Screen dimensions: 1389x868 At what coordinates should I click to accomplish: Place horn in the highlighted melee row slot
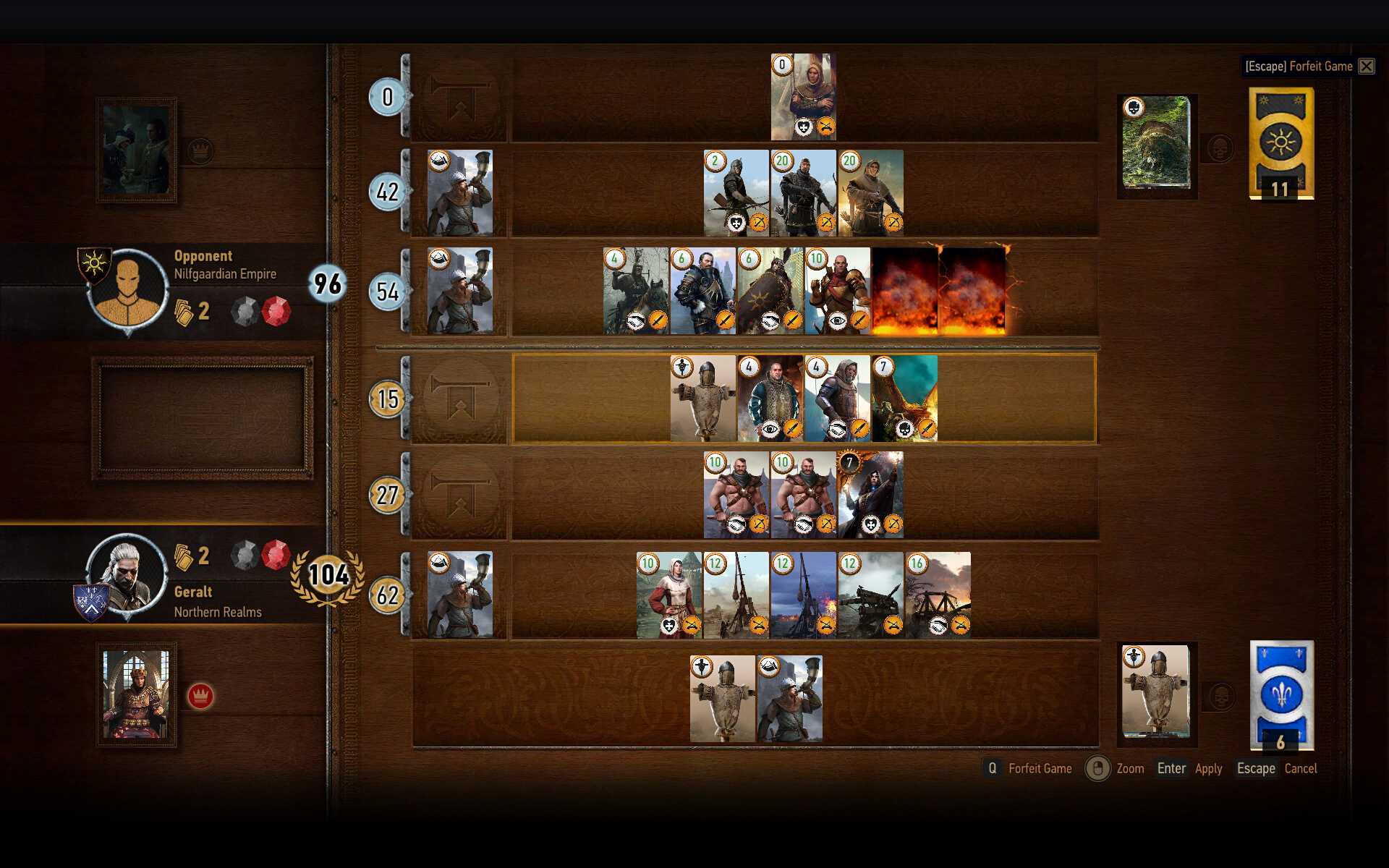[460, 399]
